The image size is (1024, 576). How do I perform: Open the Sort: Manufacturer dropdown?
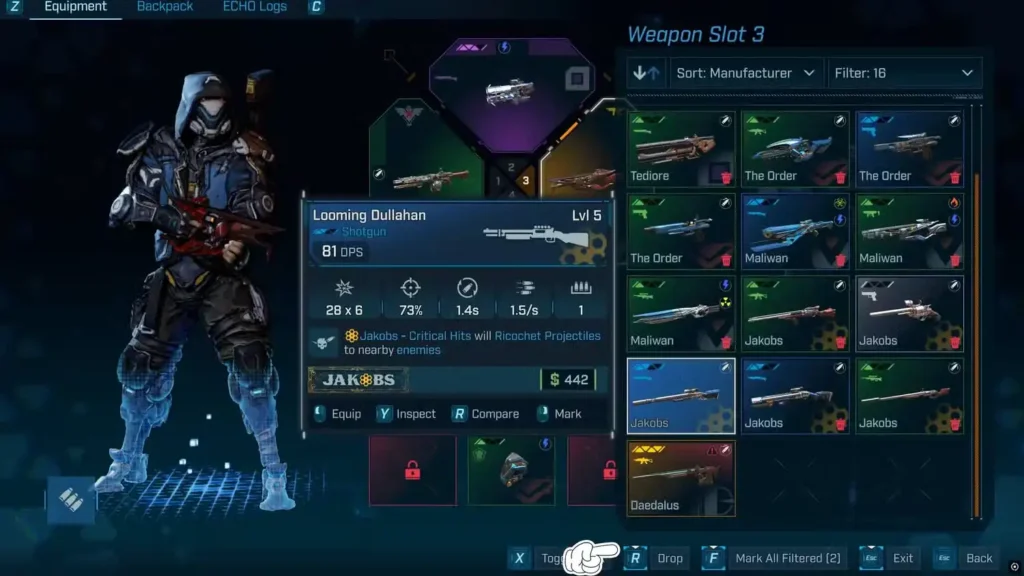748,73
